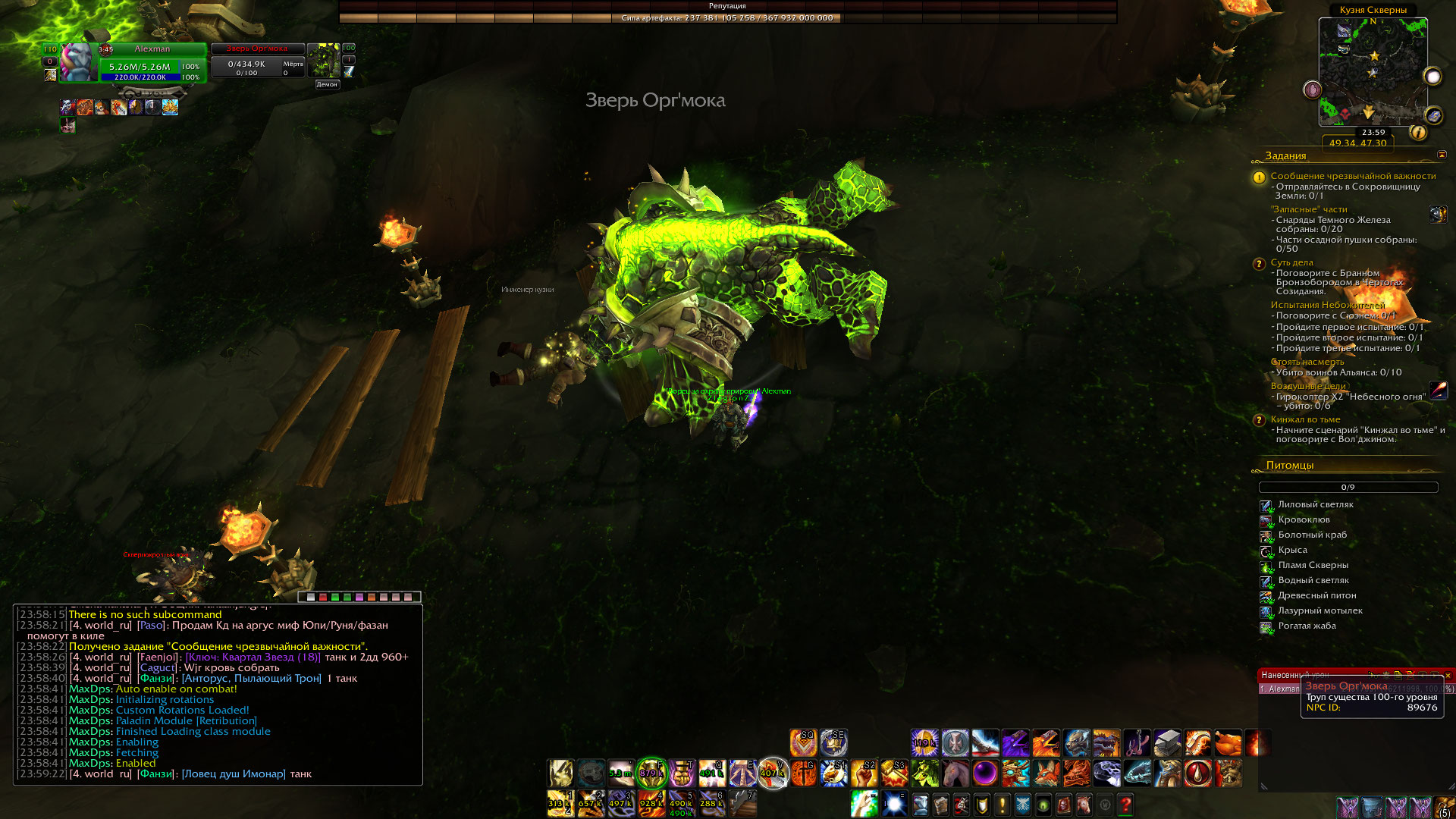The height and width of the screenshot is (819, 1456).
Task: Open quest Сообщение чрезвычайной важности
Action: 1353,176
